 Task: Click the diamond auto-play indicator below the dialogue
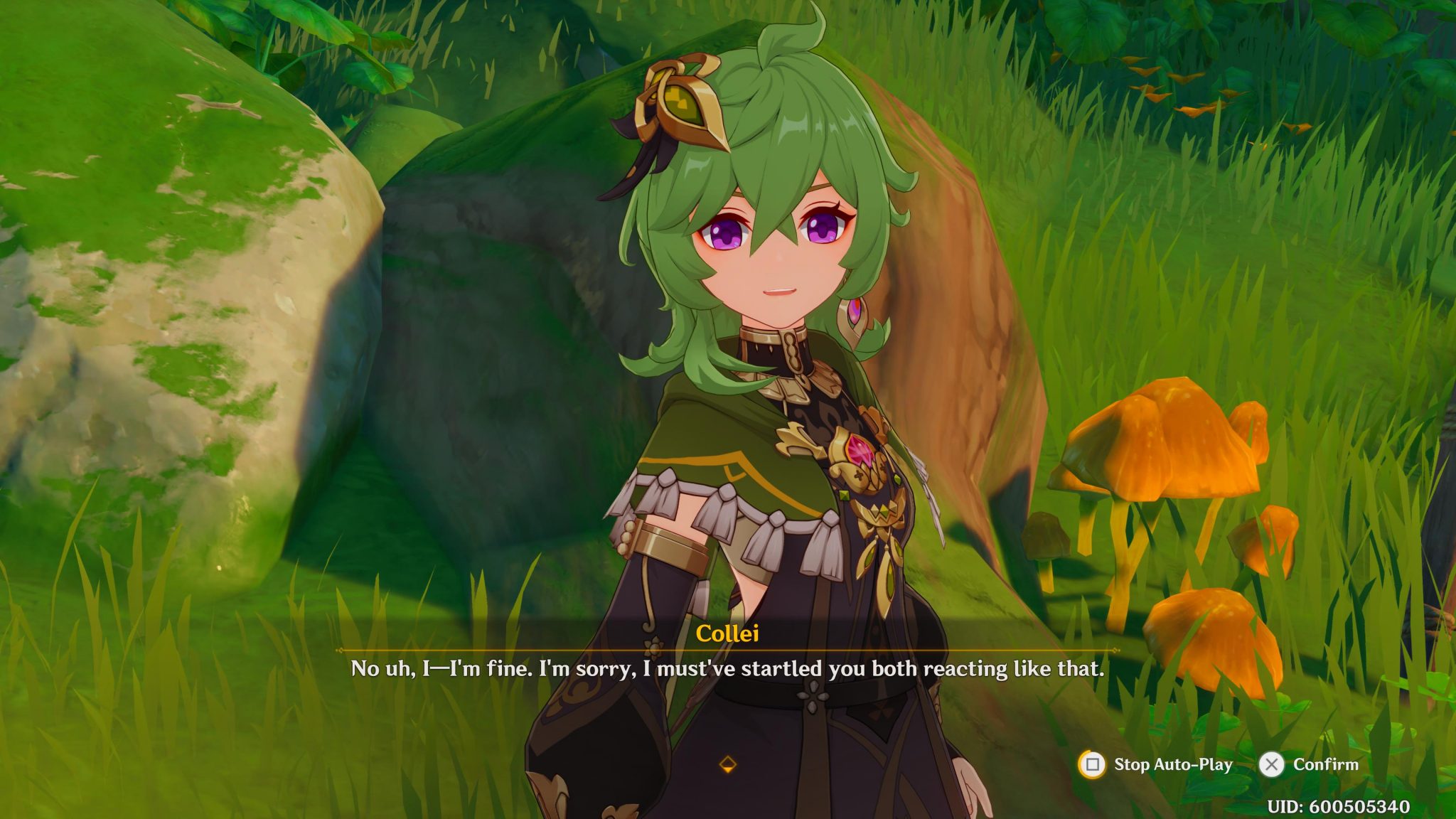[728, 766]
